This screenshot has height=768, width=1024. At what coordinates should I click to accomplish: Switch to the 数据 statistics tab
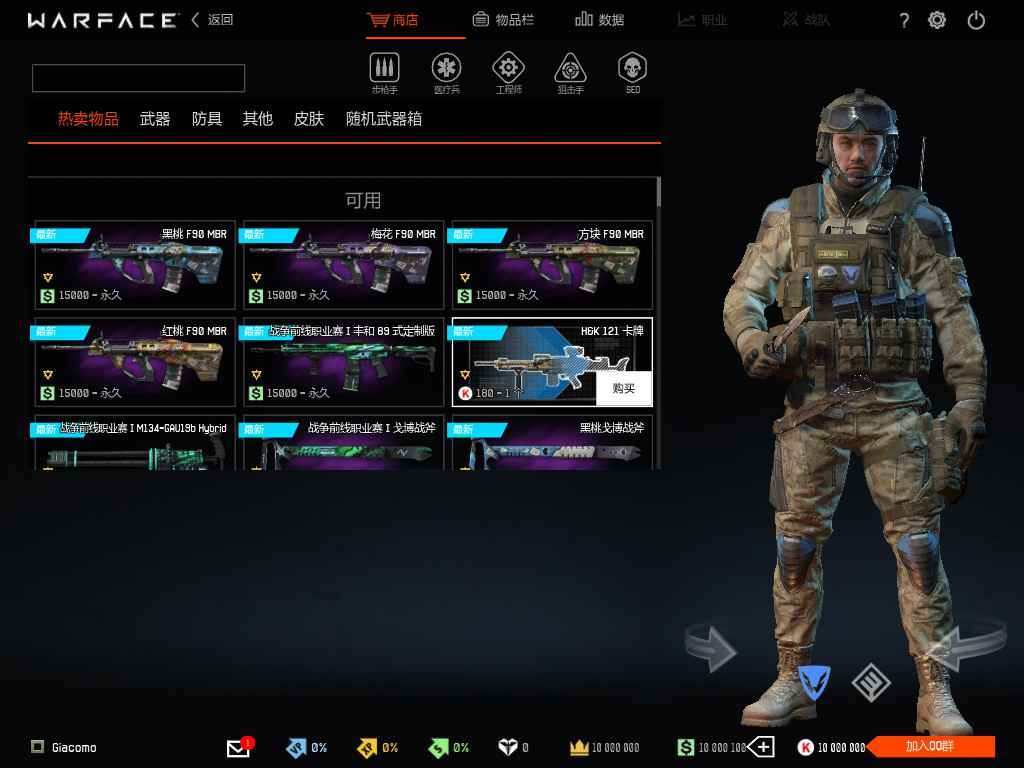point(600,20)
